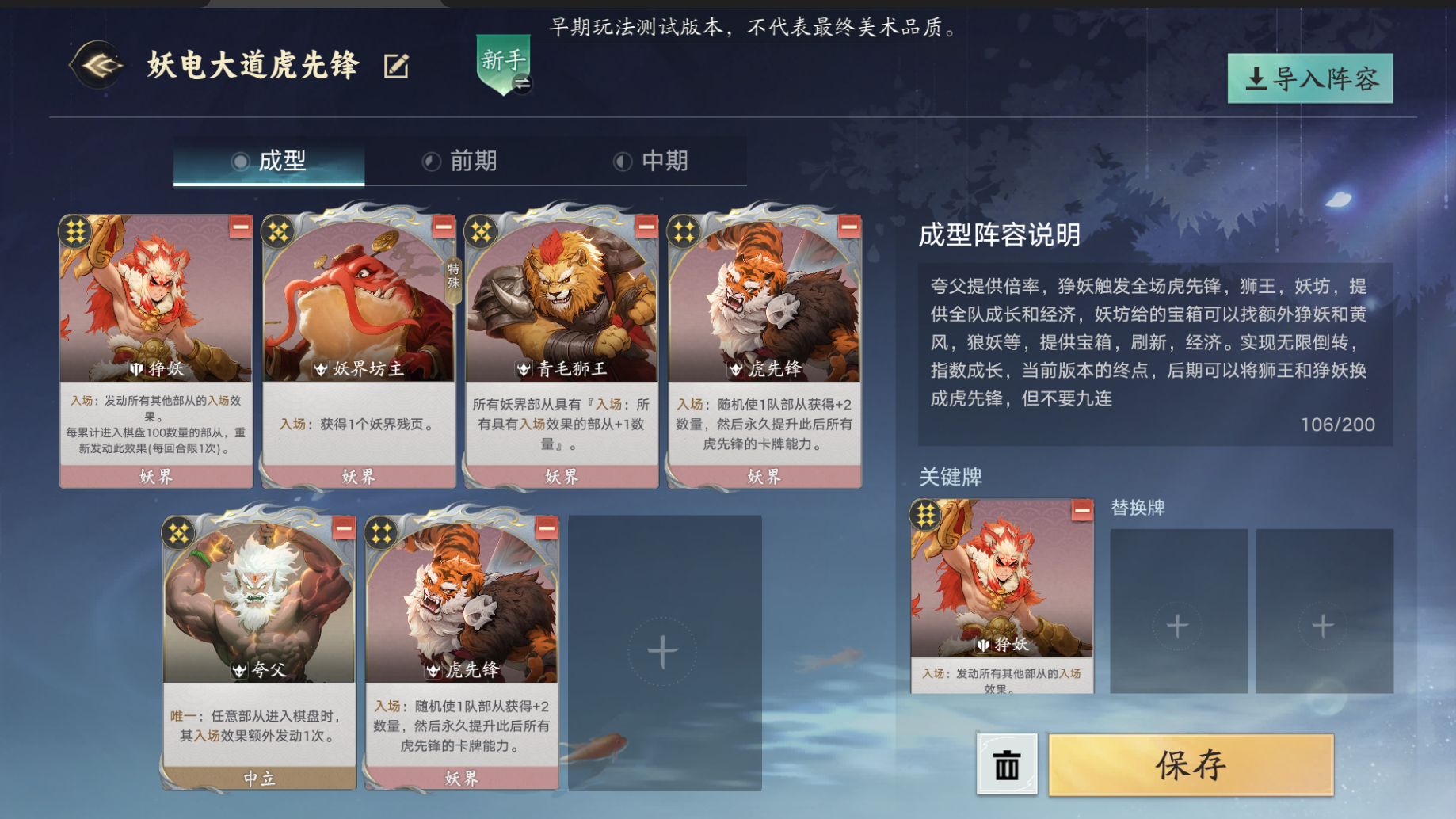Click the star rank icon on the 夸父 card

[x=179, y=531]
